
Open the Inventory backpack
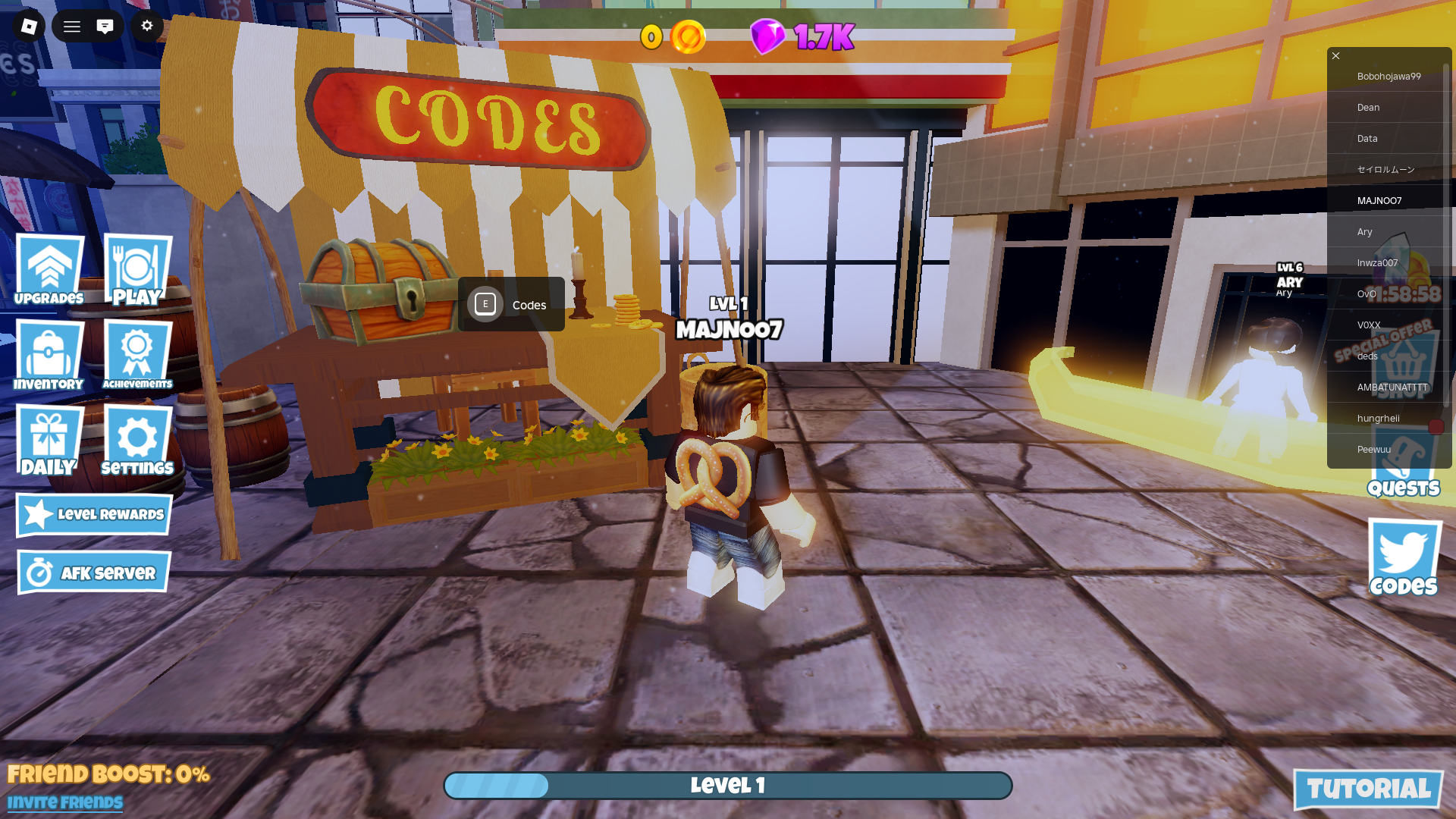[49, 356]
